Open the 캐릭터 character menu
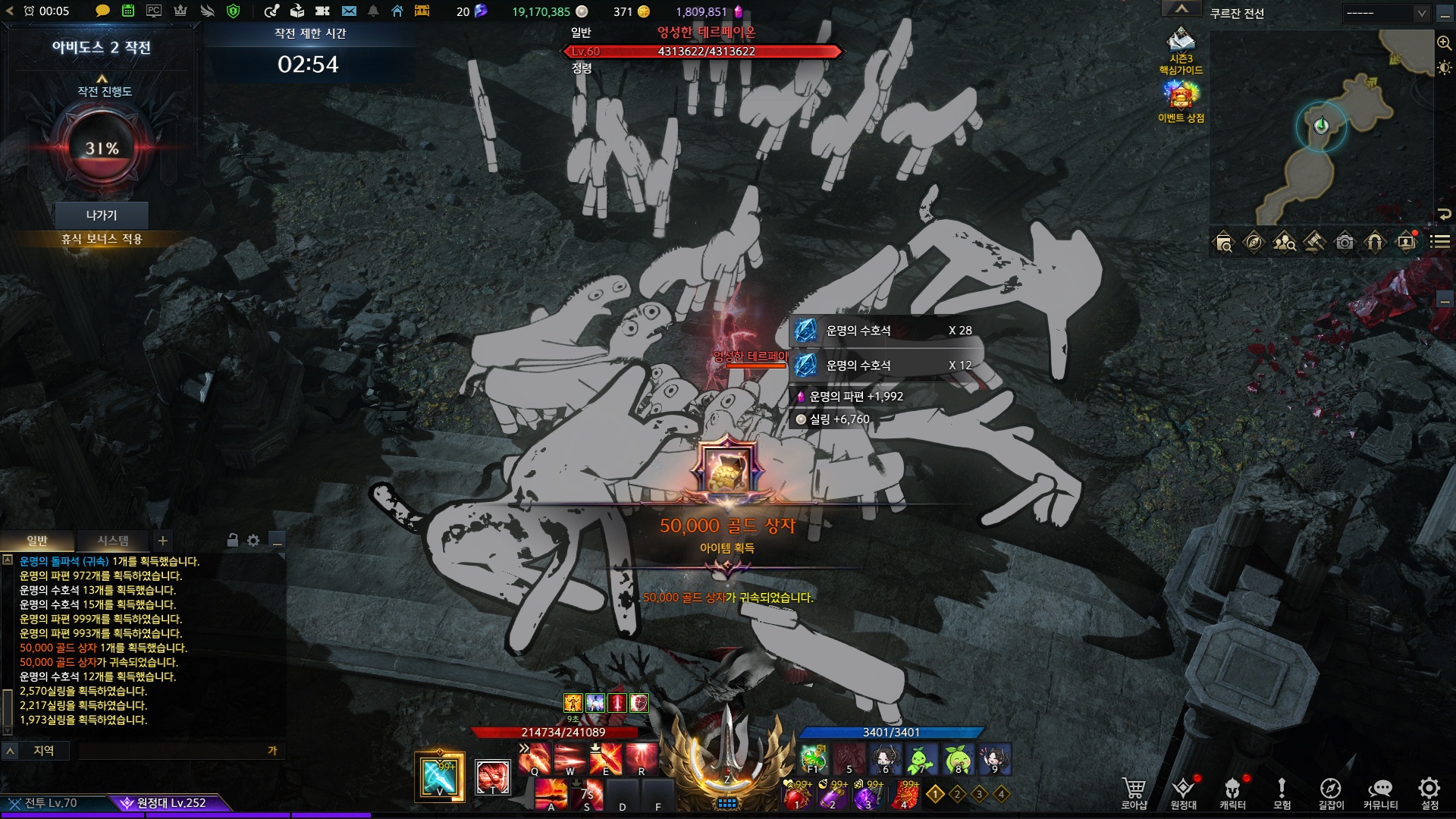Screen dimensions: 1456x819 [1232, 792]
